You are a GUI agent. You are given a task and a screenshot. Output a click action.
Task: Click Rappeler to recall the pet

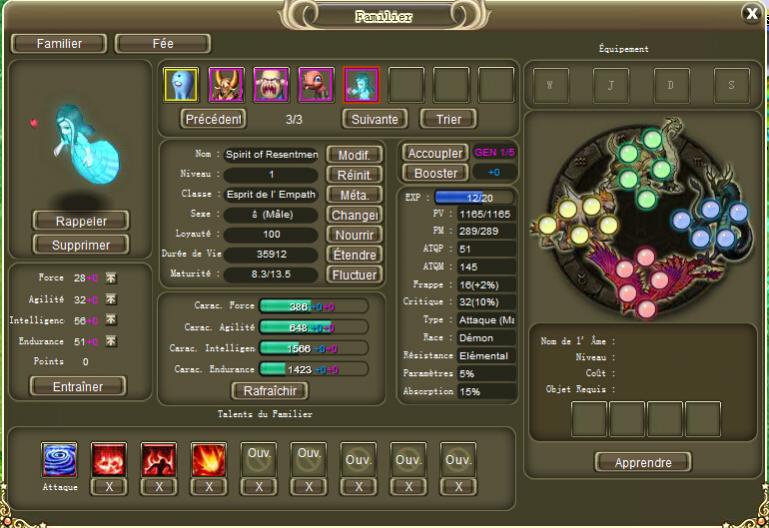tap(80, 221)
